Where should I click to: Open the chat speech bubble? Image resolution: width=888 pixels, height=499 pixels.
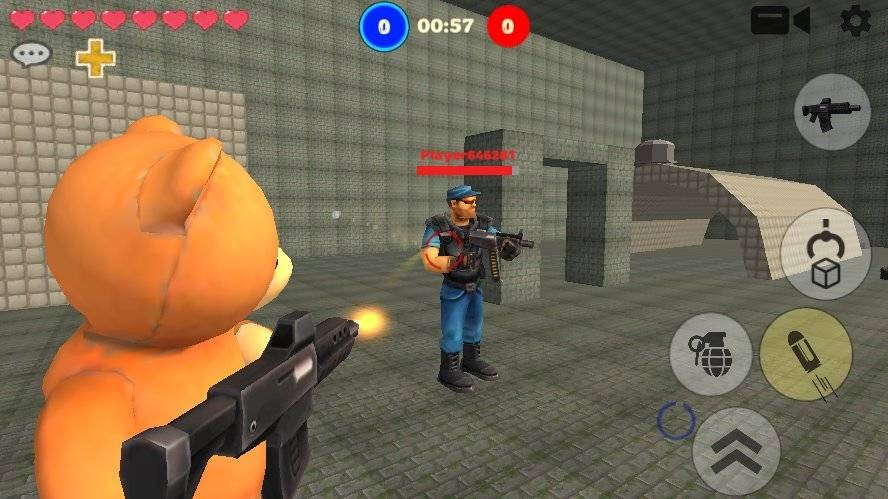[31, 54]
